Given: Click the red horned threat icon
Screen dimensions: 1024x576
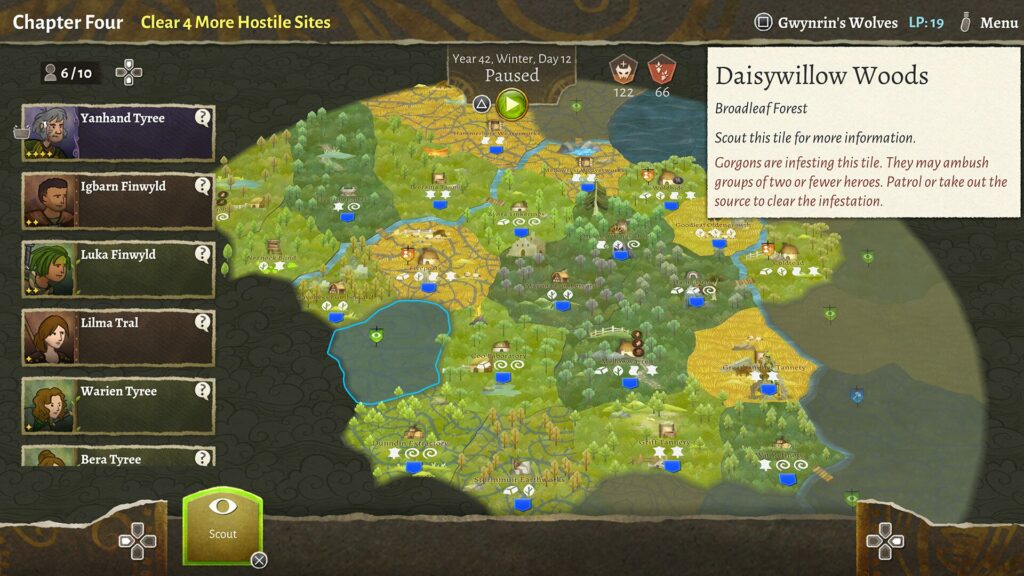Looking at the screenshot, I should pos(624,69).
